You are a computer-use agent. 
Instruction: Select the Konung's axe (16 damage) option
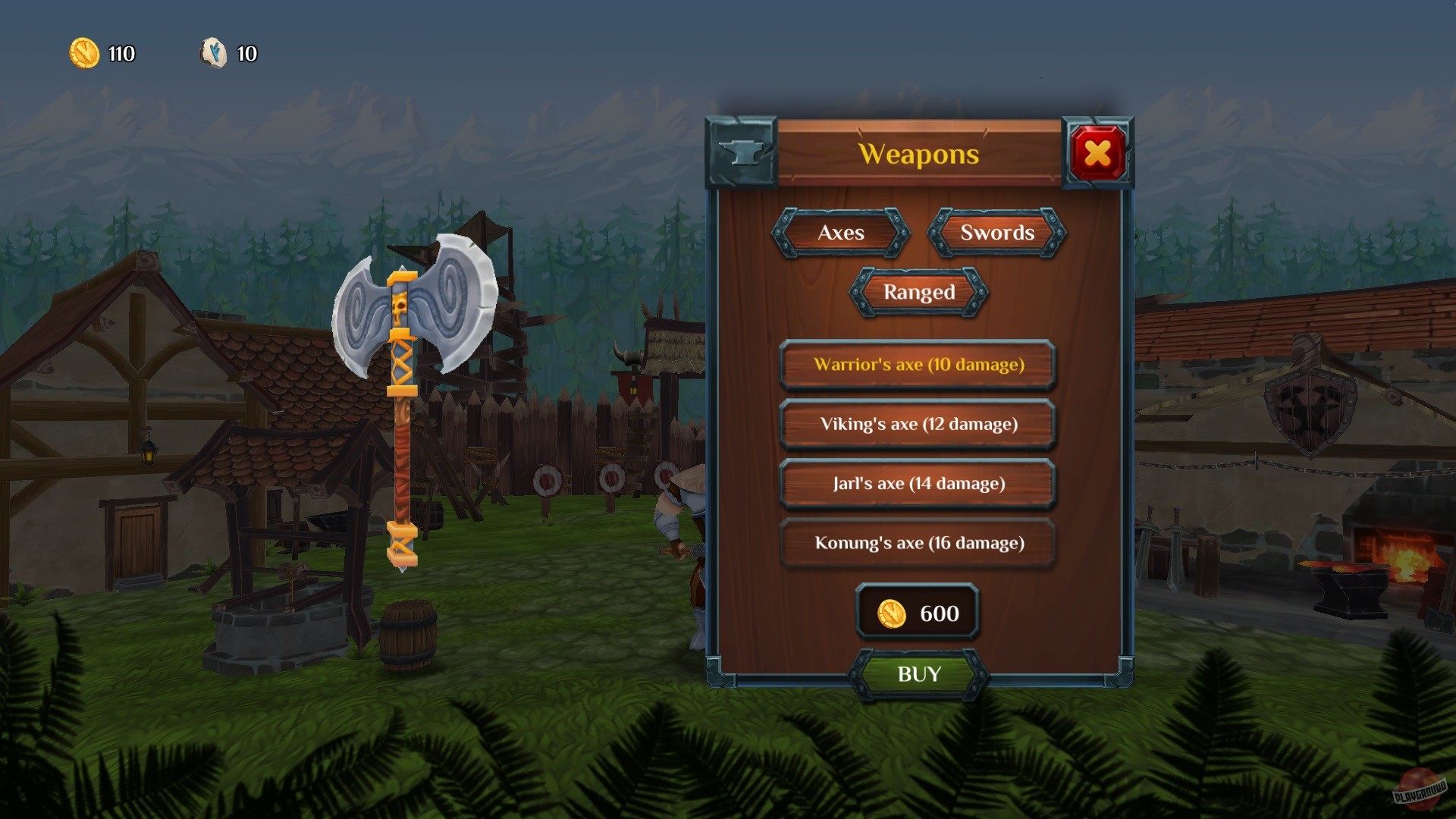click(918, 544)
